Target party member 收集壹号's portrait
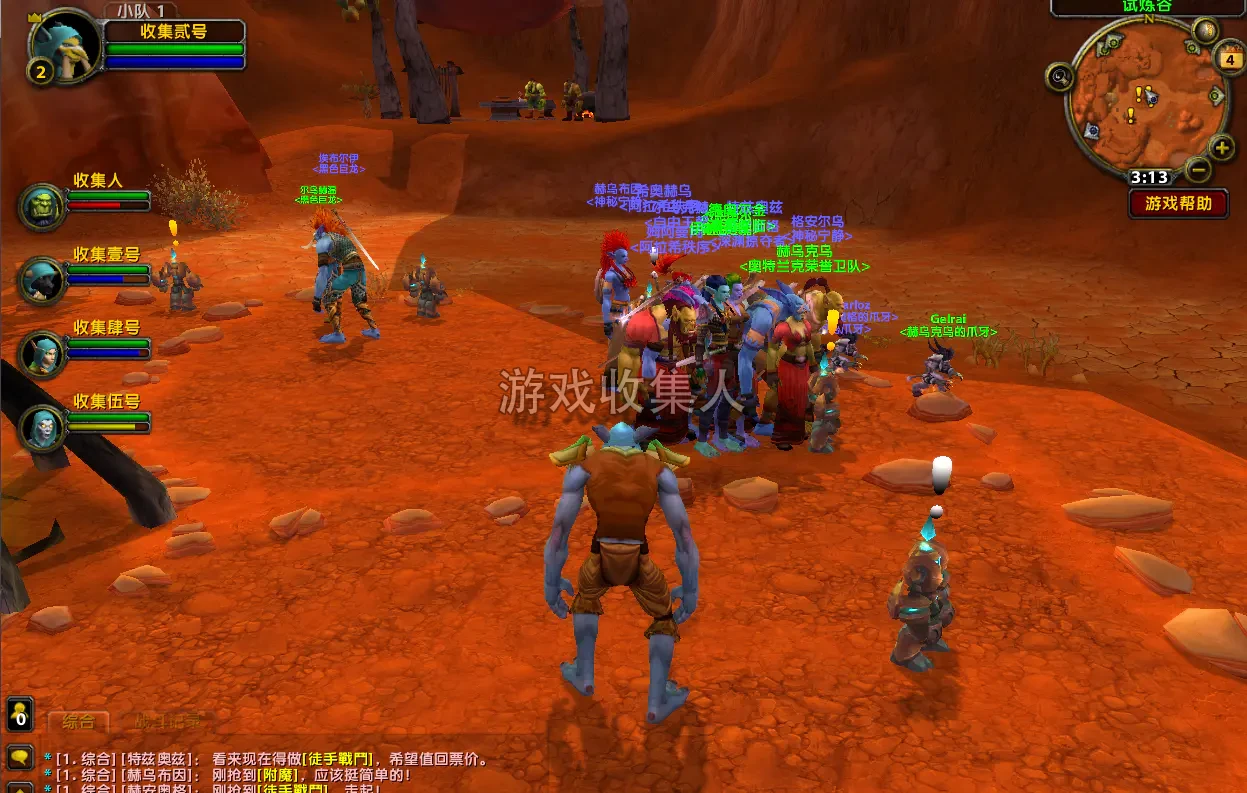Viewport: 1247px width, 793px height. coord(42,281)
